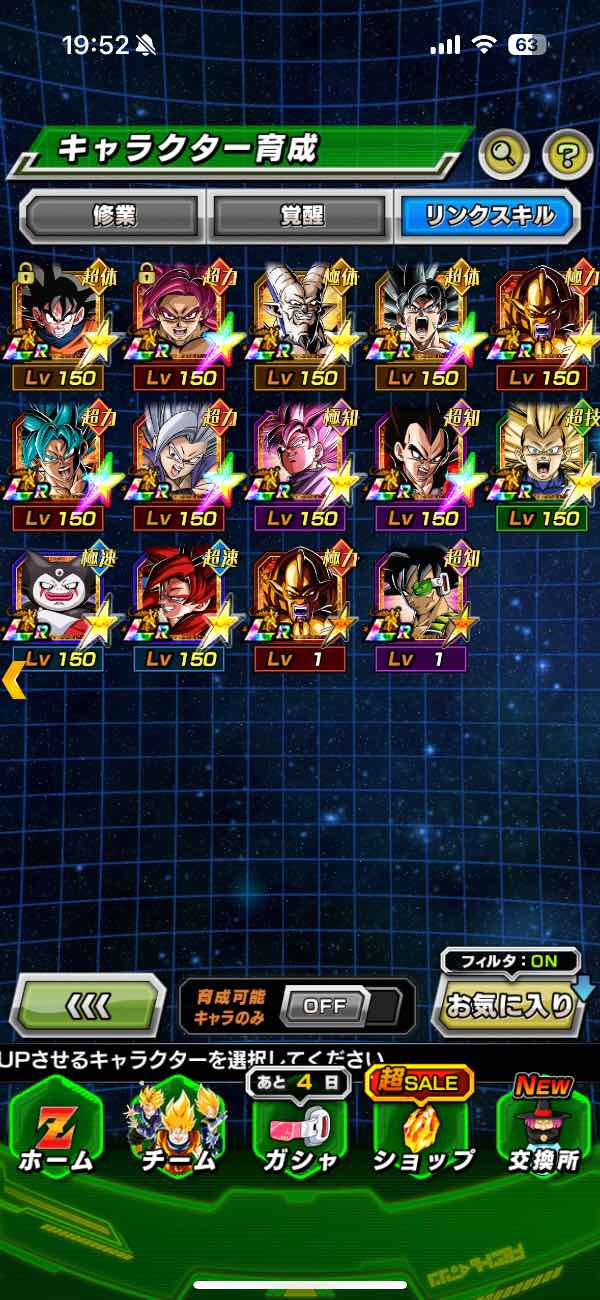Go to ホーム in bottom menu

pos(56,1132)
